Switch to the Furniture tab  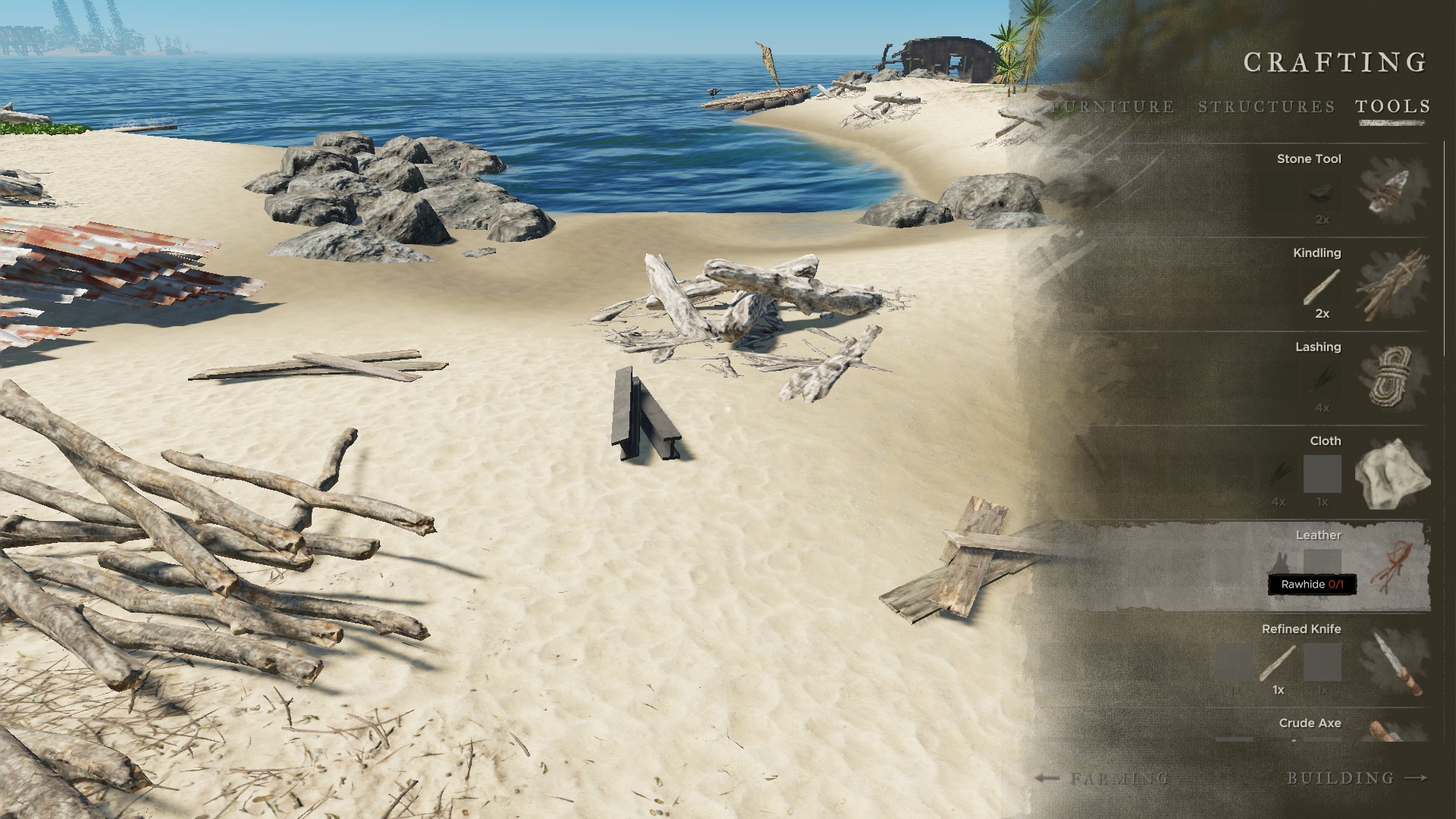tap(1113, 107)
